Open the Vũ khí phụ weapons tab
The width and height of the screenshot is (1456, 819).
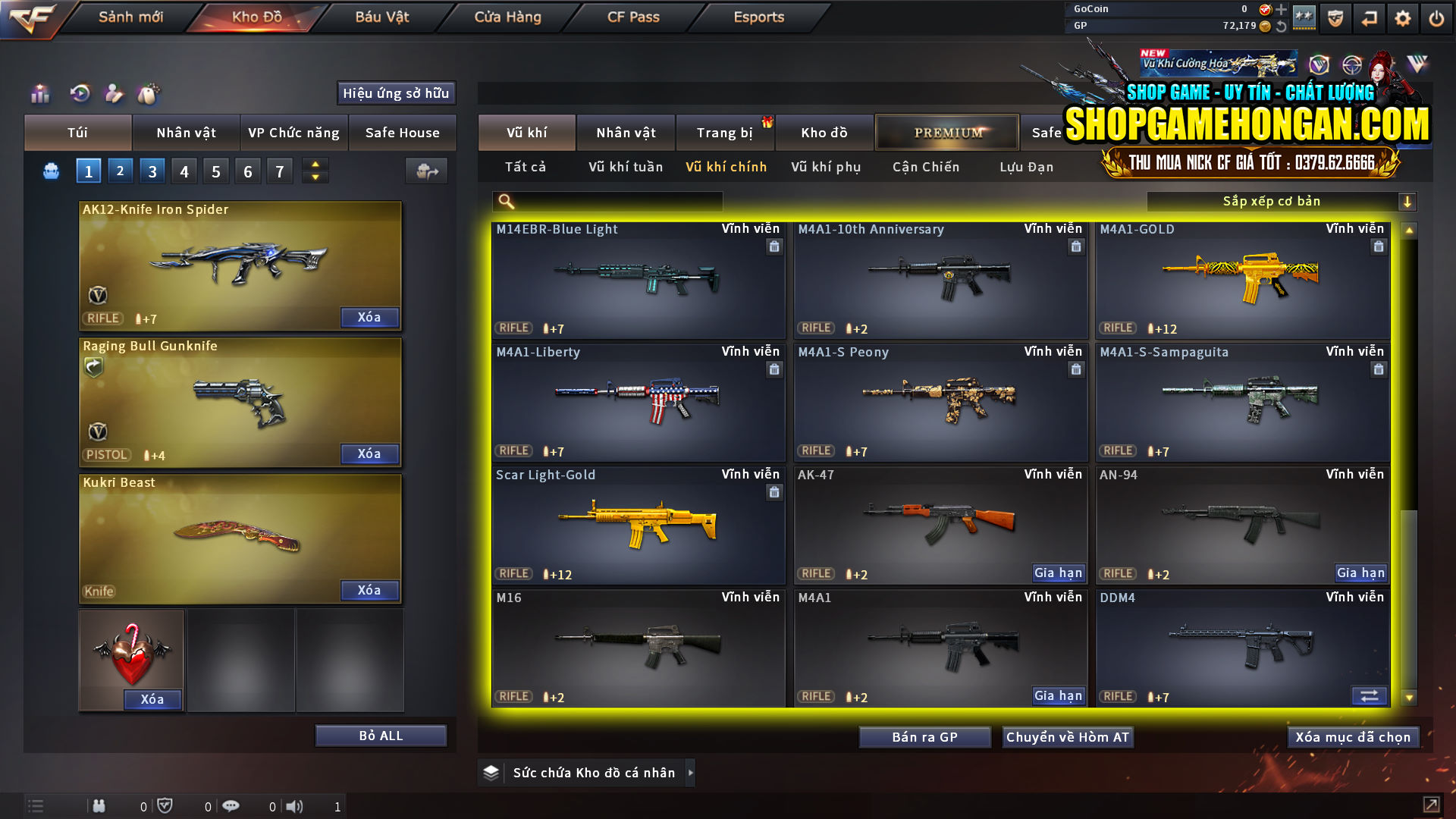click(x=825, y=167)
